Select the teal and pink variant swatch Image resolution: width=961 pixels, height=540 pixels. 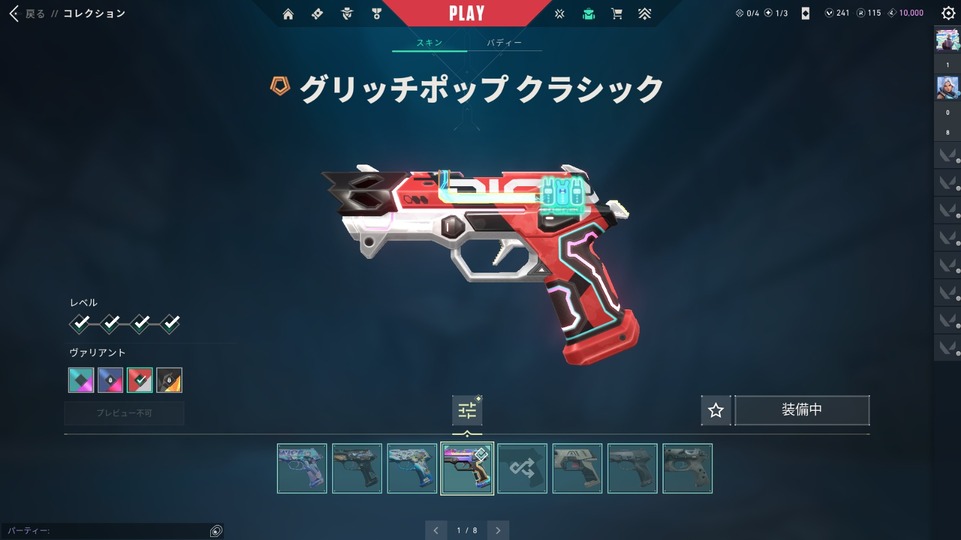tap(81, 380)
